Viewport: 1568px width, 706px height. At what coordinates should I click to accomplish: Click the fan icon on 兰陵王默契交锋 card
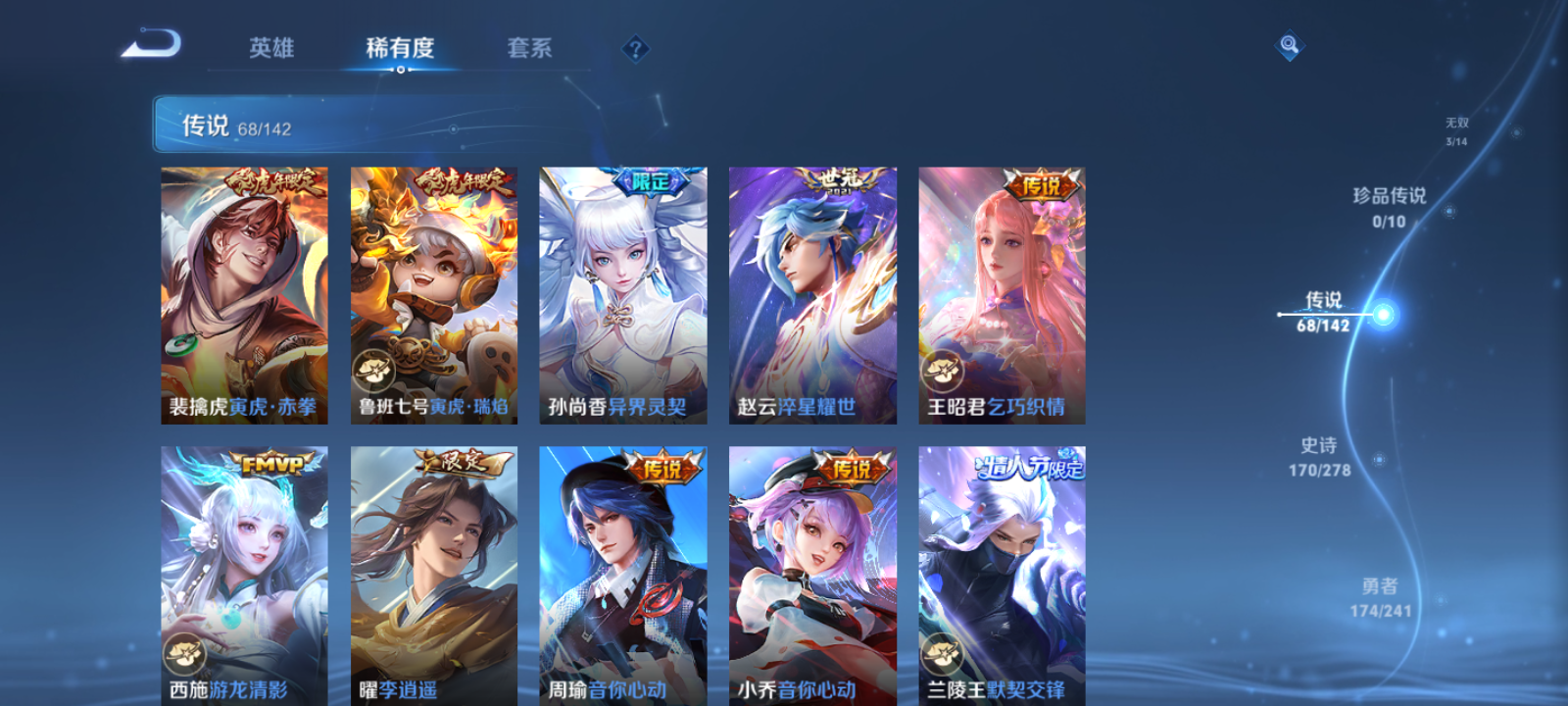coord(942,652)
